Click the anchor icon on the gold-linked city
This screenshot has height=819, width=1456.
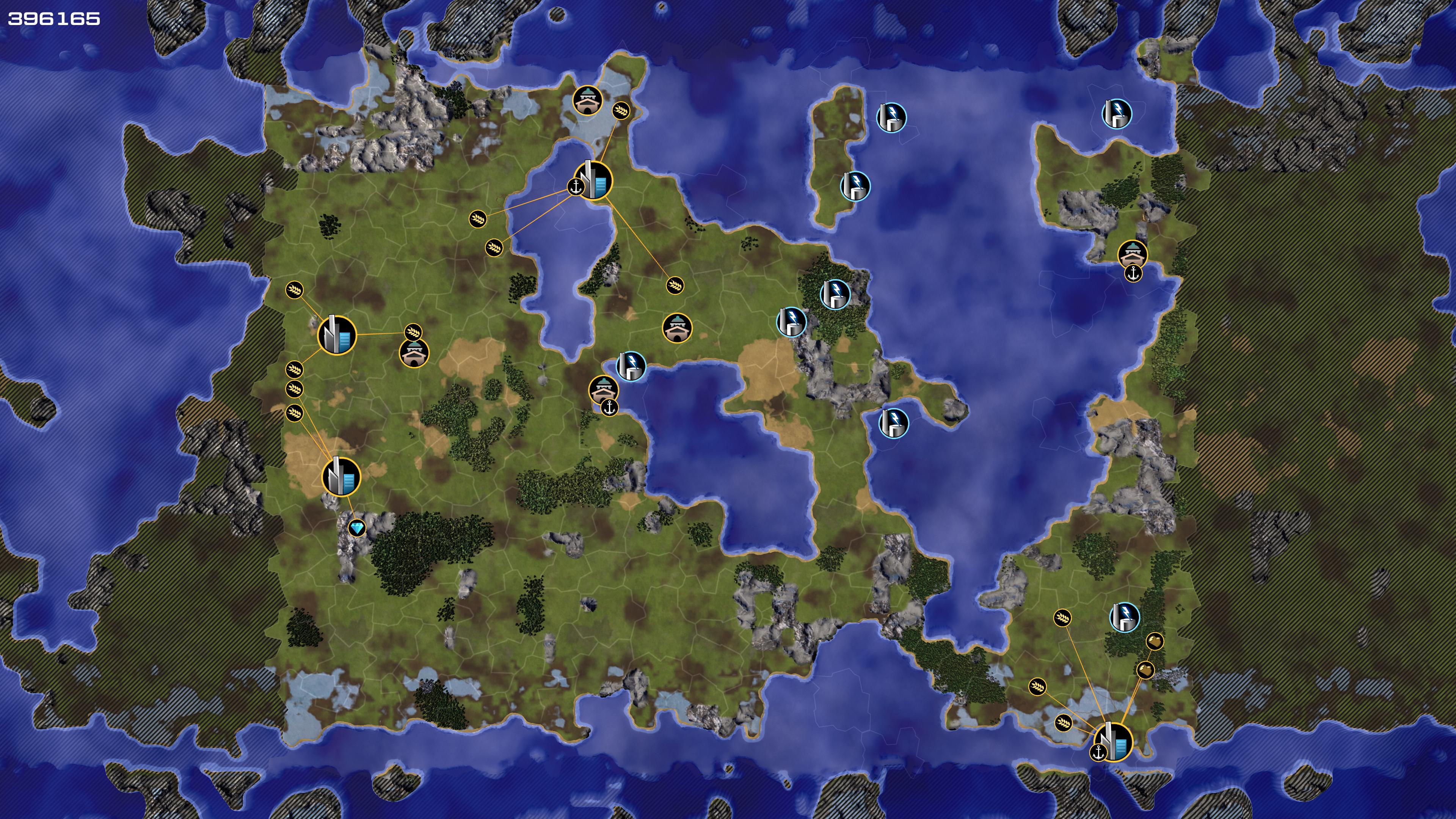(1098, 752)
